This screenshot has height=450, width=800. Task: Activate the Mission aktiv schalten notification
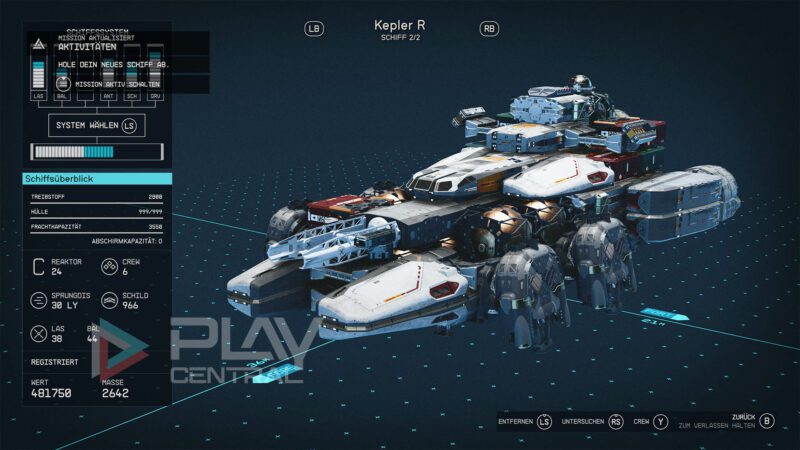pyautogui.click(x=110, y=84)
